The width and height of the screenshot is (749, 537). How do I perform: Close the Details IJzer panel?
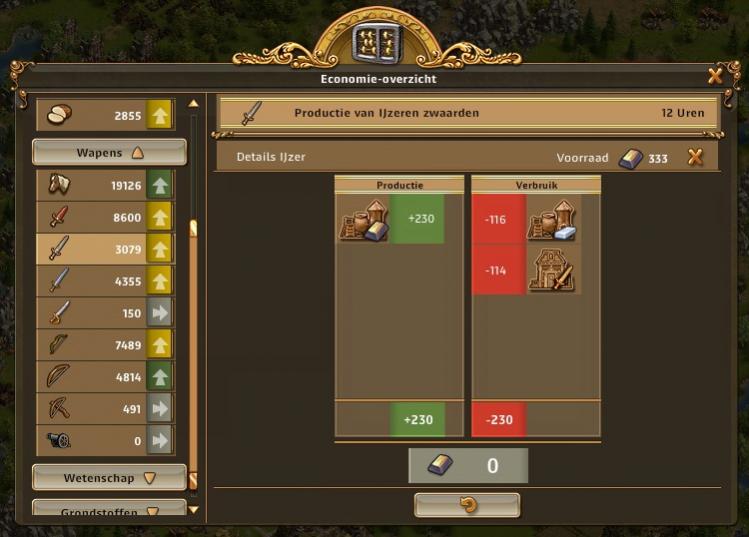(x=695, y=157)
